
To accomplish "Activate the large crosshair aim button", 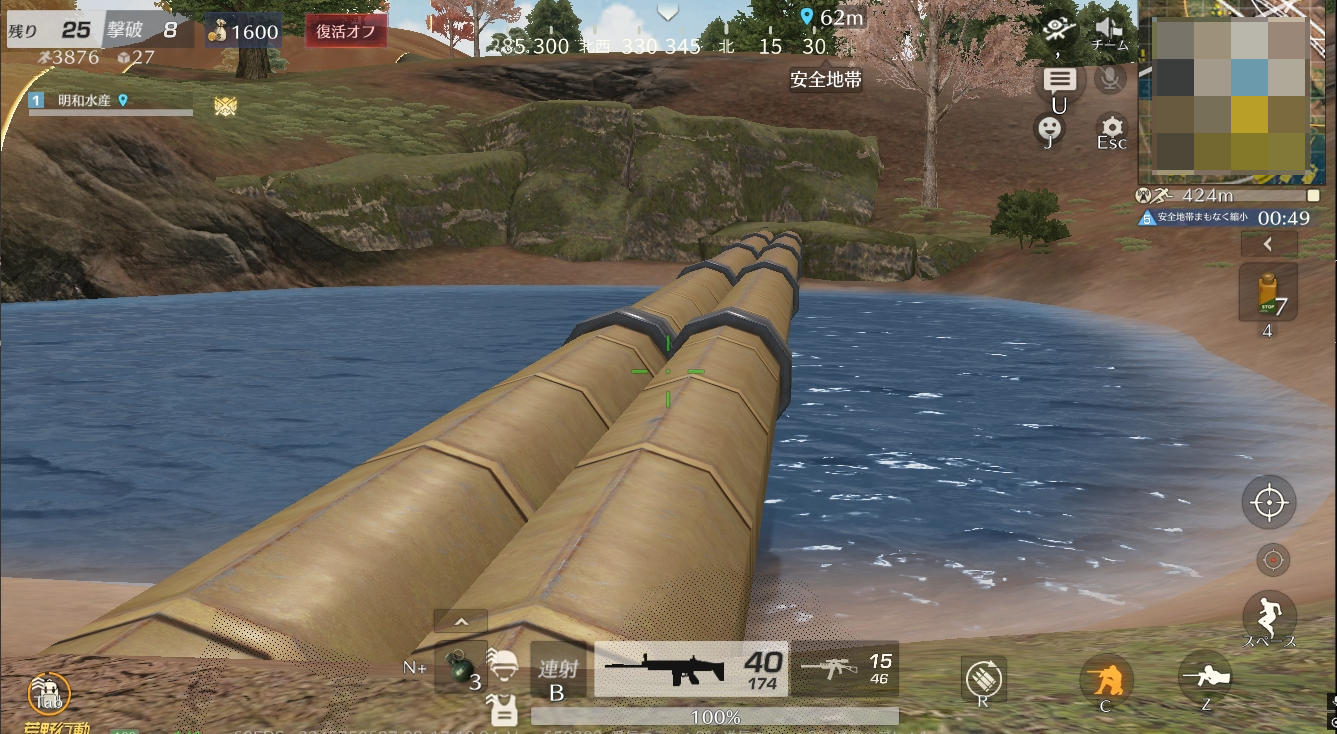I will pyautogui.click(x=1269, y=502).
